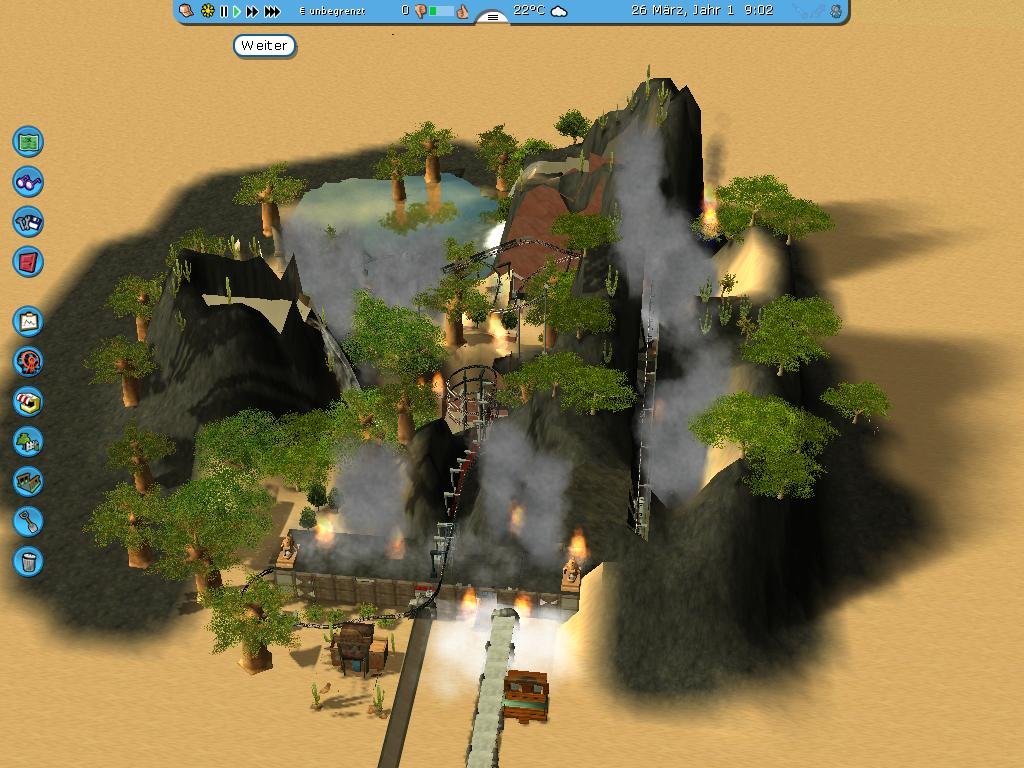Screen dimensions: 1024x768
Task: Open the rides construction menu
Action: pos(28,361)
